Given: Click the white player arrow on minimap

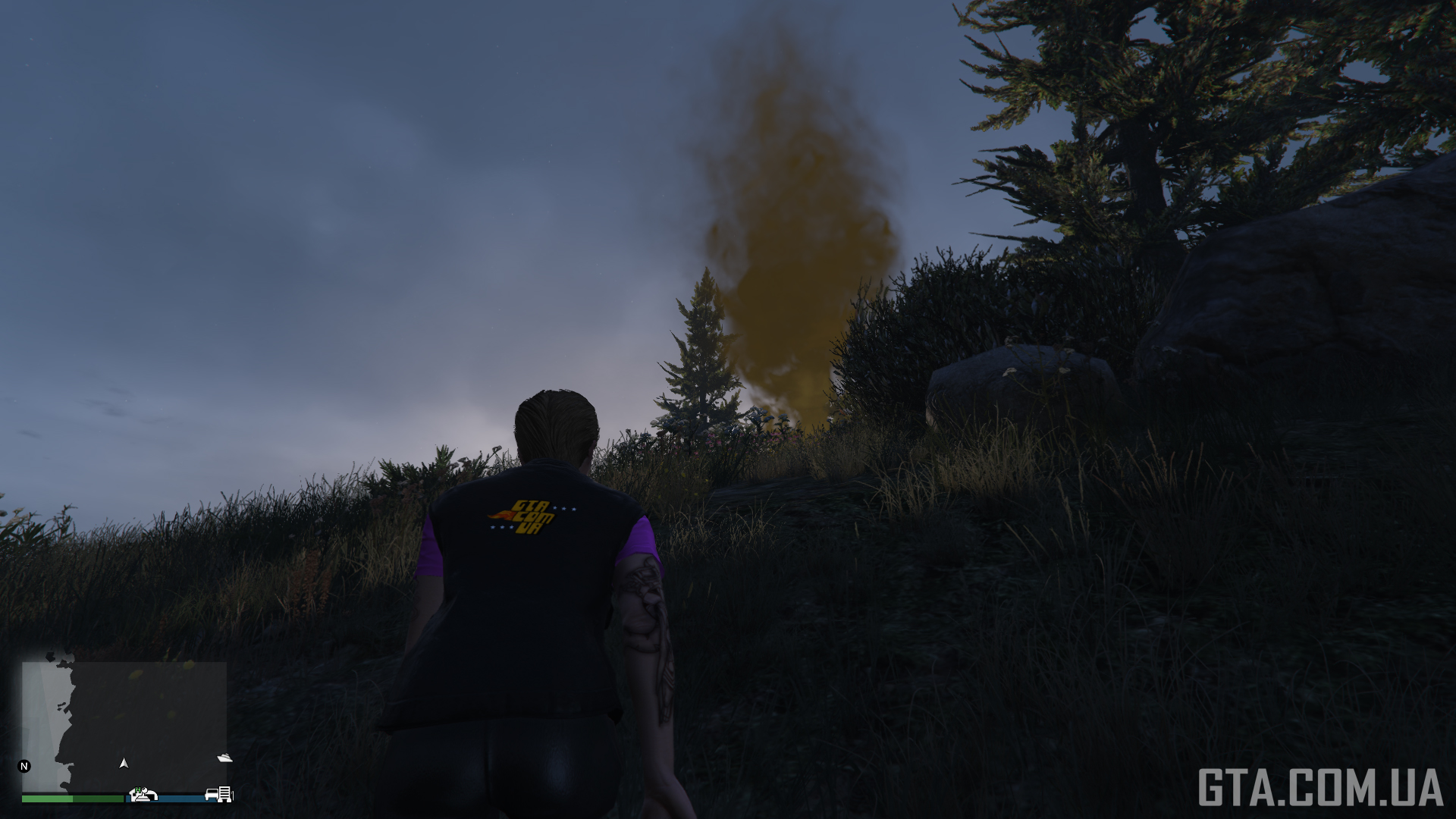Looking at the screenshot, I should (x=124, y=763).
